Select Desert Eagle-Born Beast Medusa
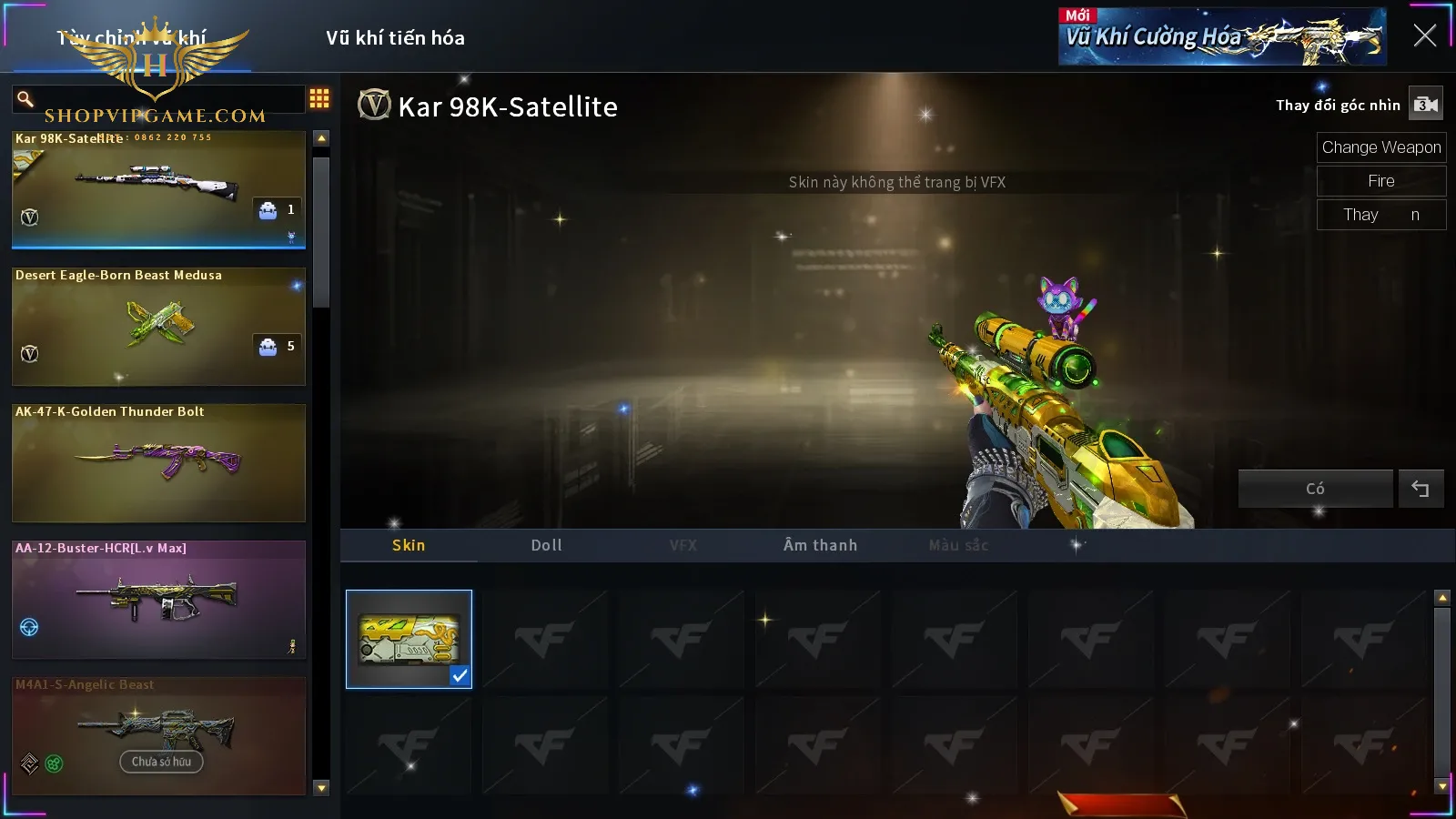The height and width of the screenshot is (819, 1456). coord(158,326)
